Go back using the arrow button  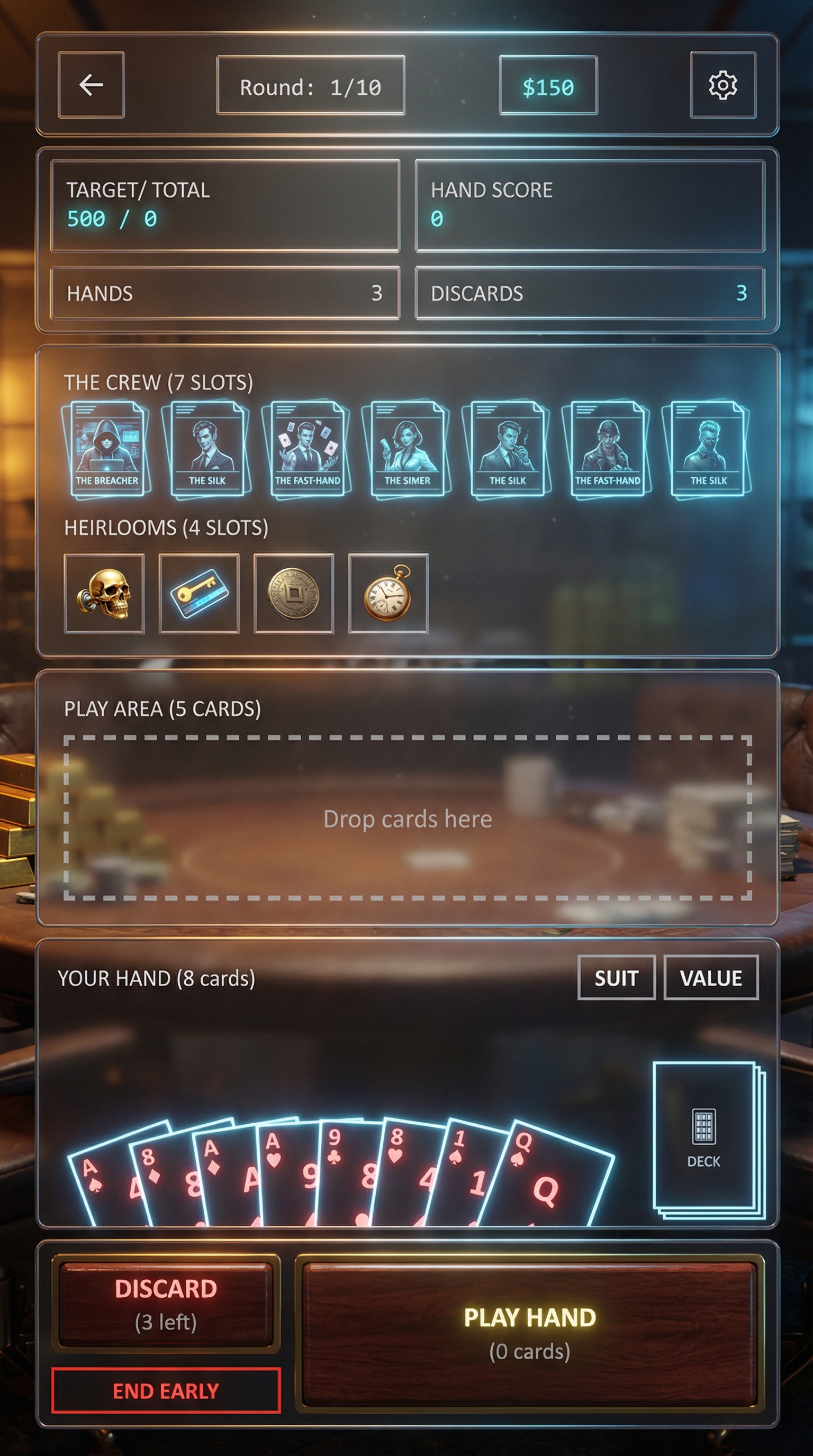91,85
